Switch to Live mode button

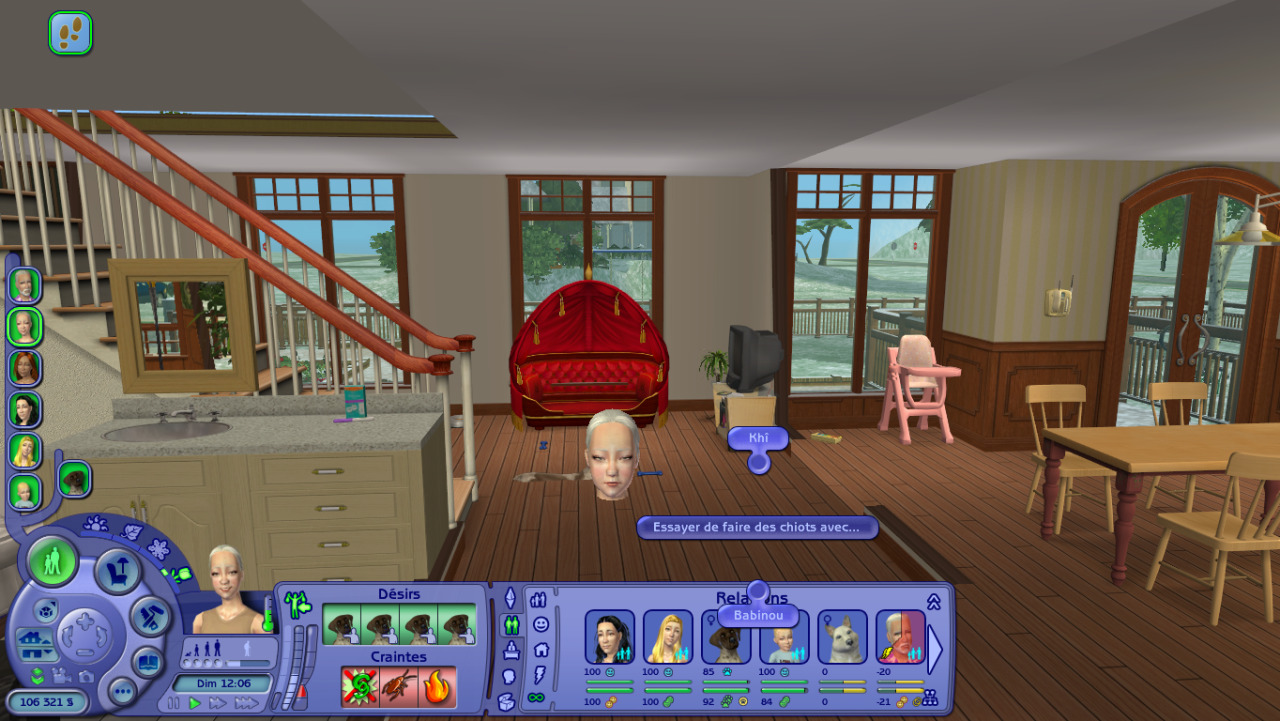click(52, 560)
